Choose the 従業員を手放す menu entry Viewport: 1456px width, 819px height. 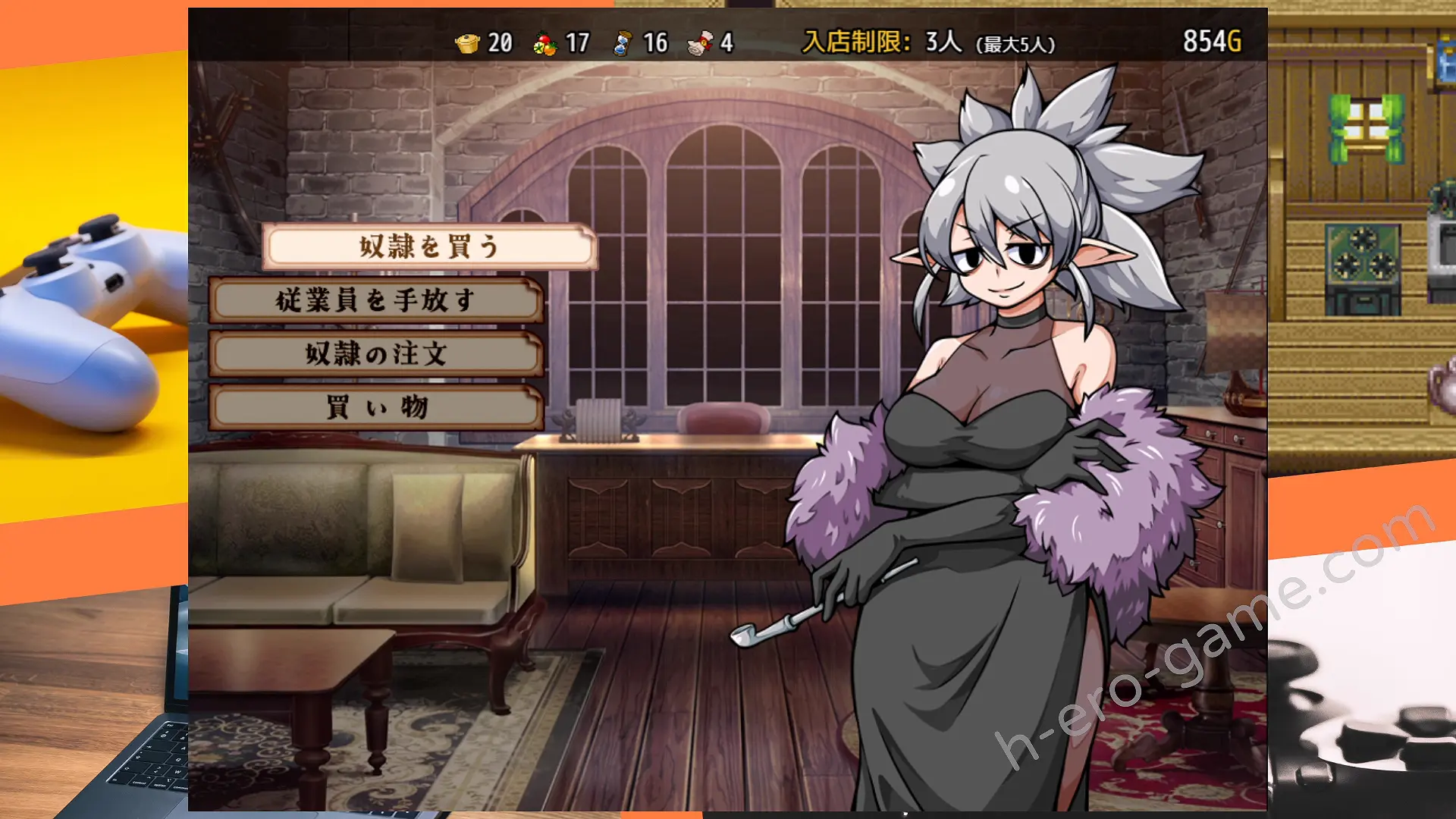376,300
